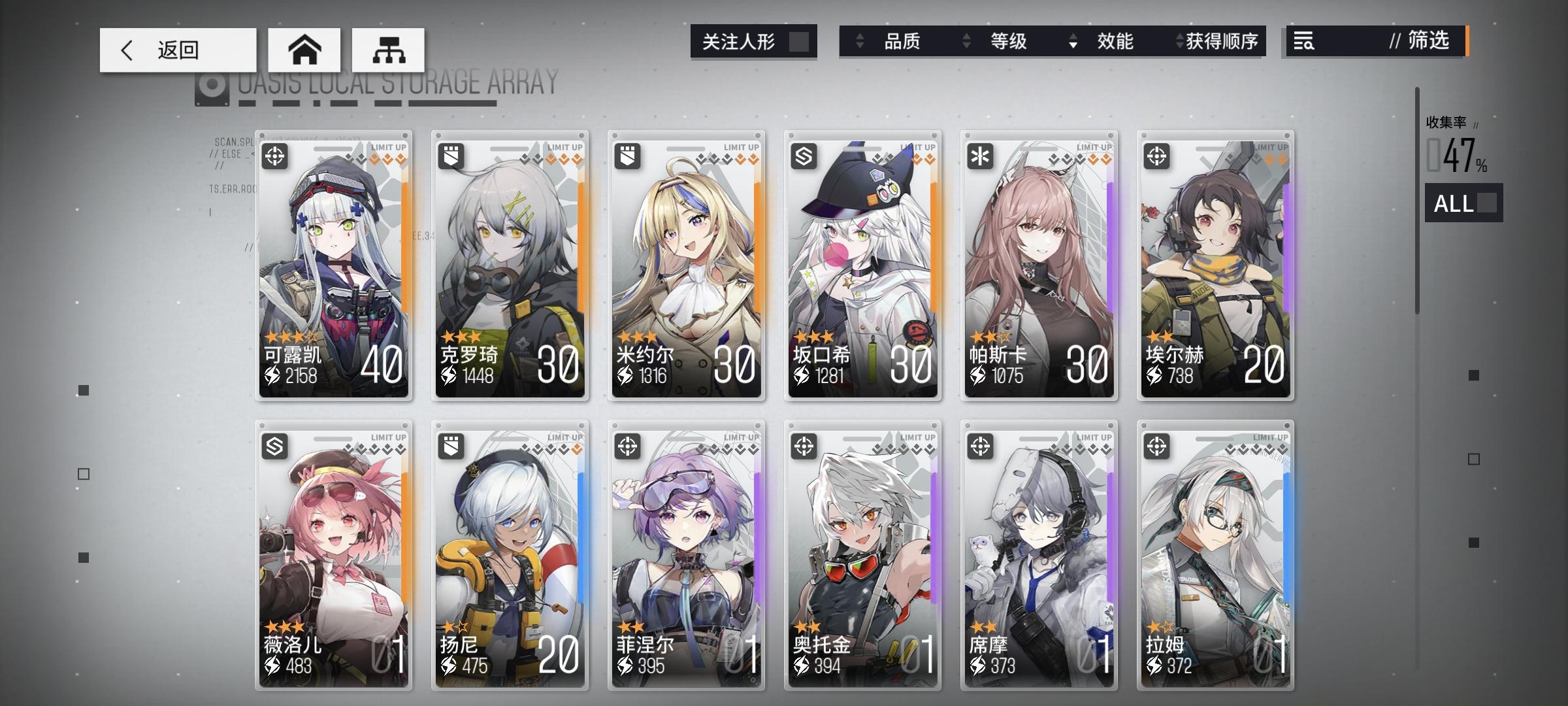Toggle the 效能 sort direction arrow
The width and height of the screenshot is (1568, 706).
click(1072, 42)
